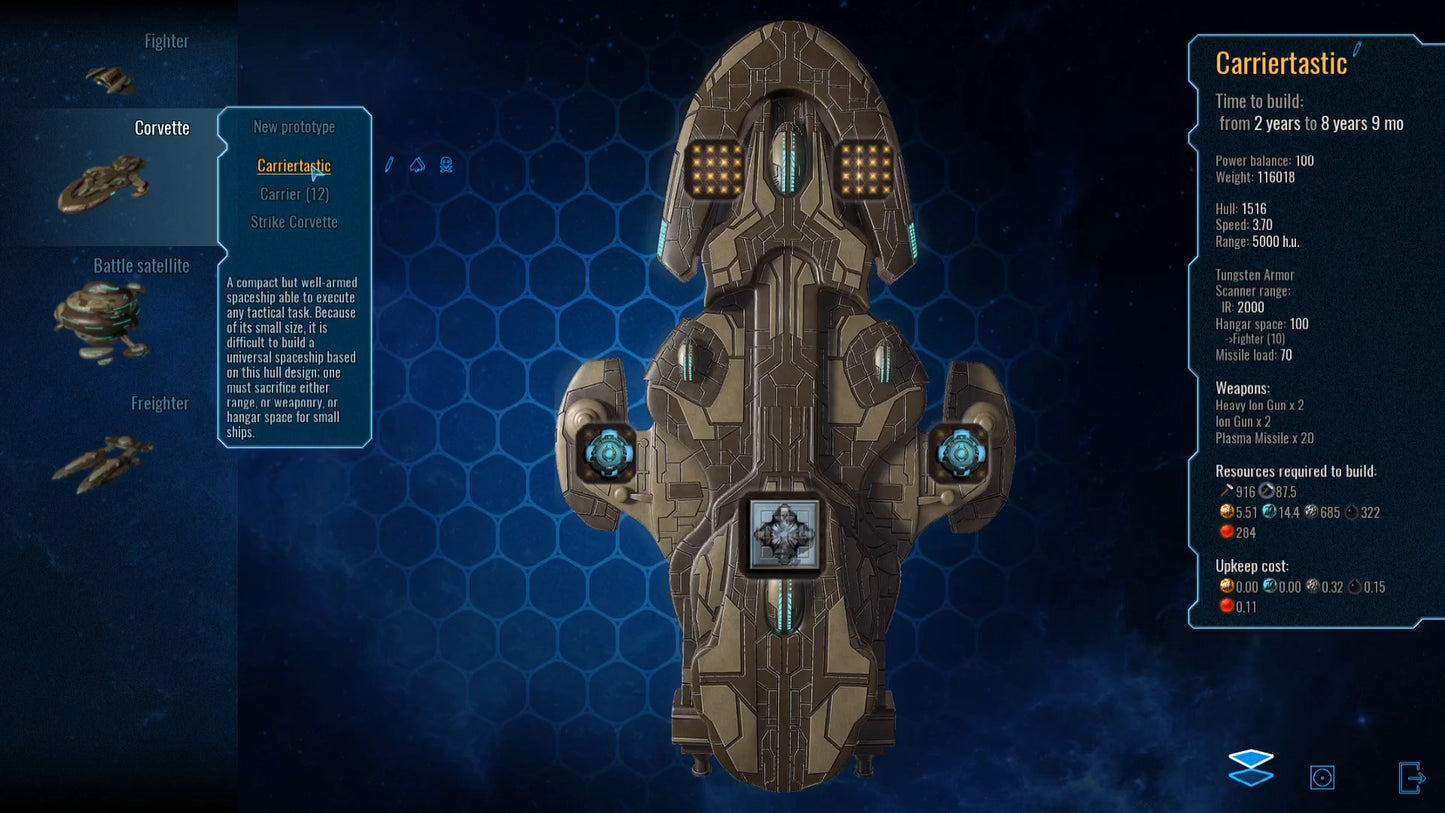Viewport: 1445px width, 813px height.
Task: Click the gold coin icon in Upkeep cost
Action: pos(1227,587)
